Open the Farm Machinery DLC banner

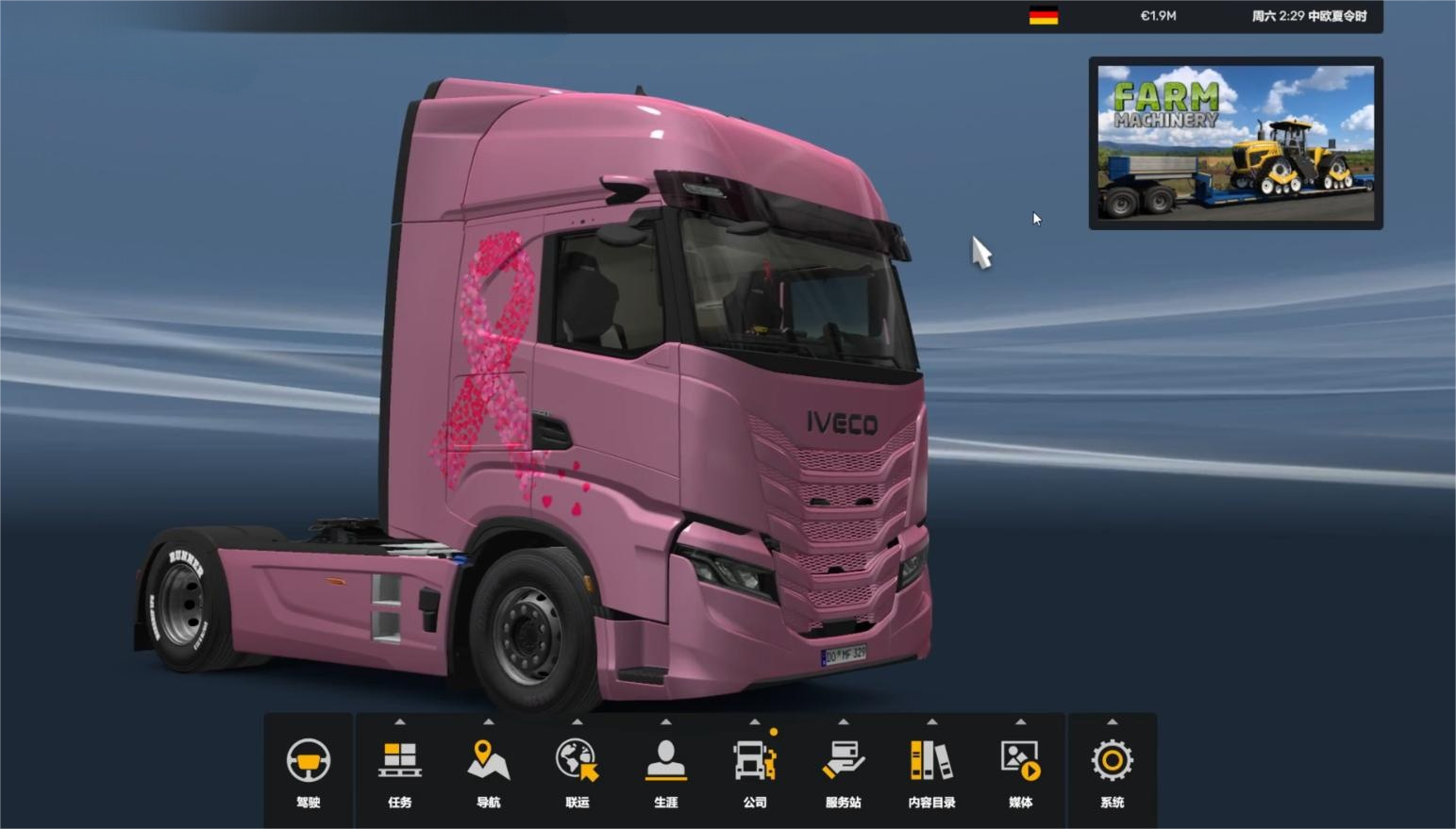pos(1235,143)
